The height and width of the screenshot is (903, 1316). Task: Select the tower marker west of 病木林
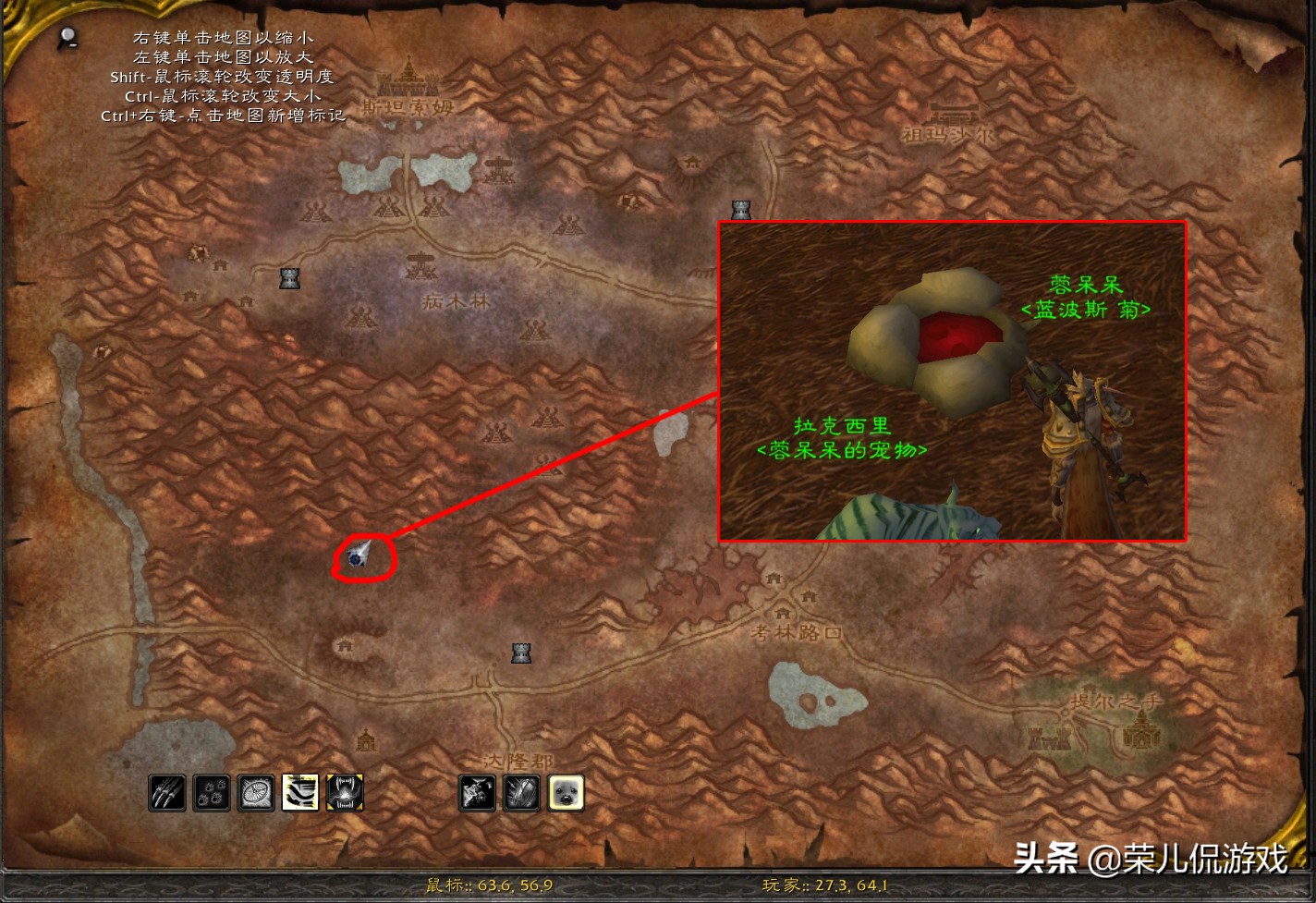tap(289, 277)
